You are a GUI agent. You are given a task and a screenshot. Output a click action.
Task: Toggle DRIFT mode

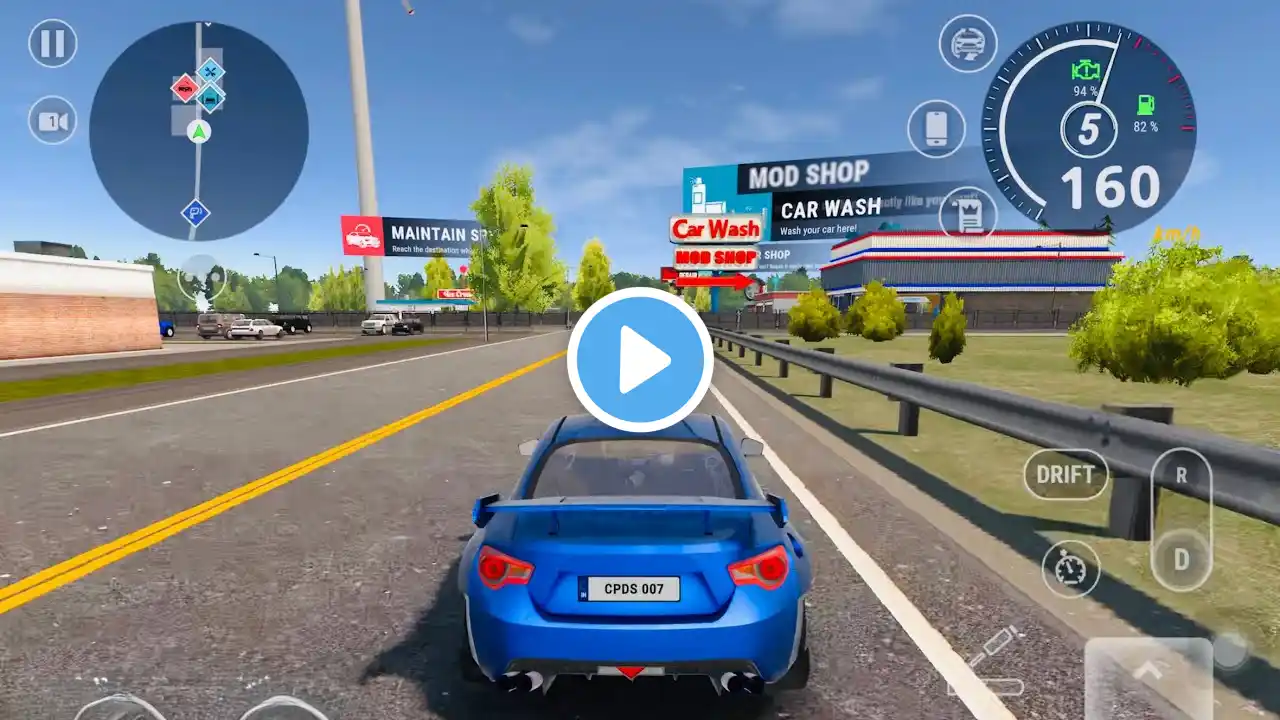[x=1065, y=474]
